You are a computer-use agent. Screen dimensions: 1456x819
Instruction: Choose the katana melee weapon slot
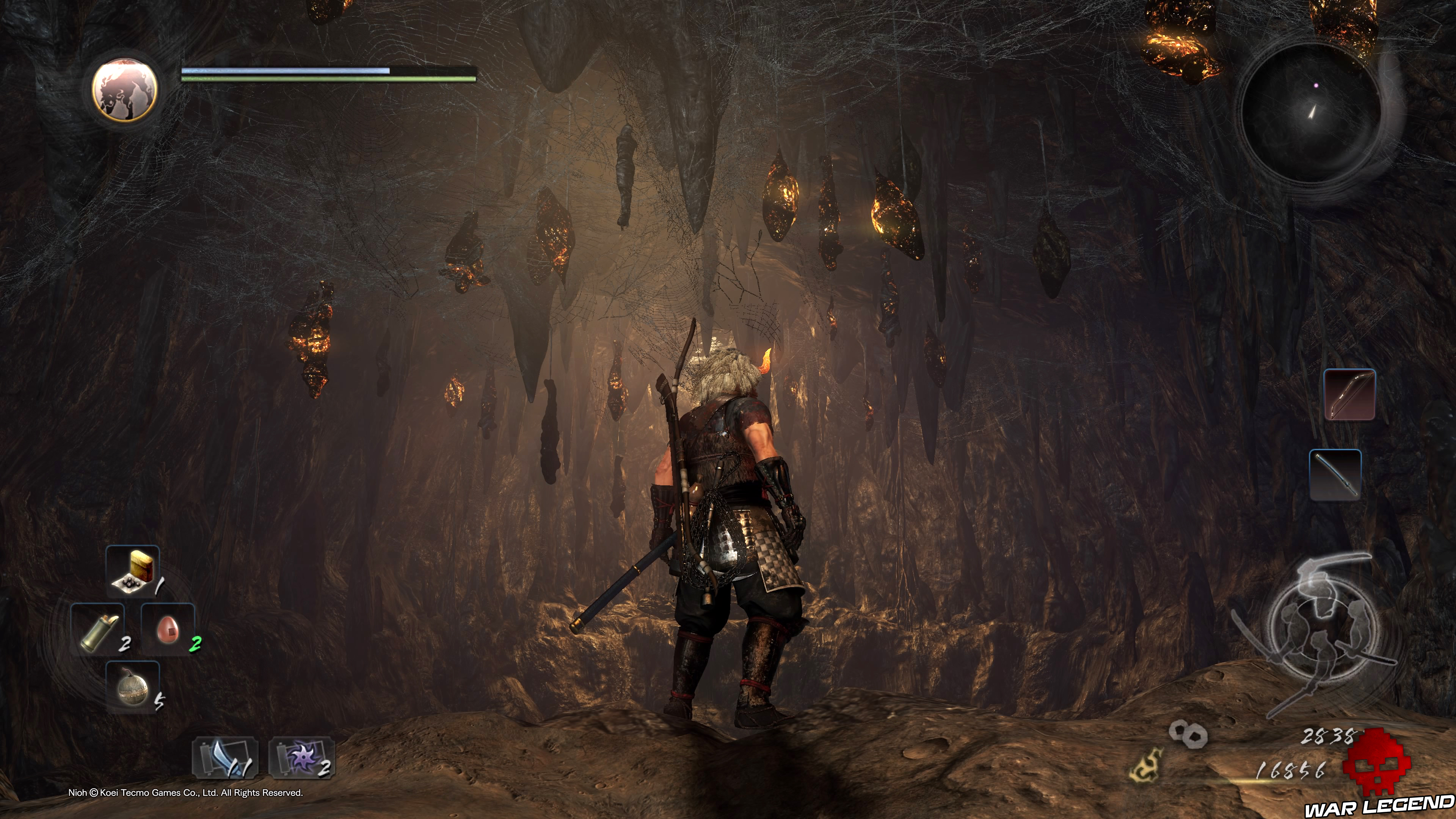click(1335, 475)
